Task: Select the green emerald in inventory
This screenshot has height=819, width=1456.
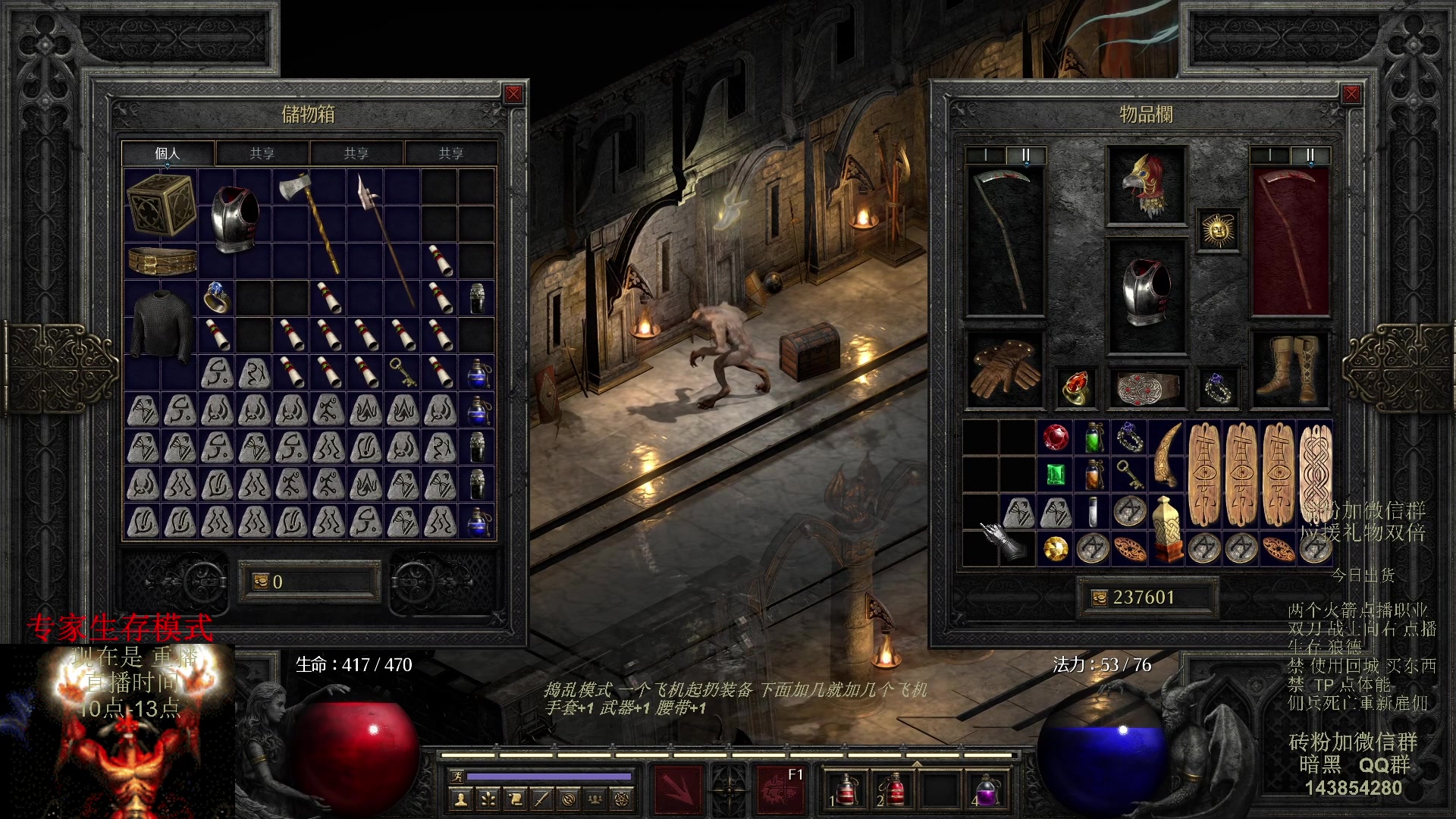Action: 1055,475
